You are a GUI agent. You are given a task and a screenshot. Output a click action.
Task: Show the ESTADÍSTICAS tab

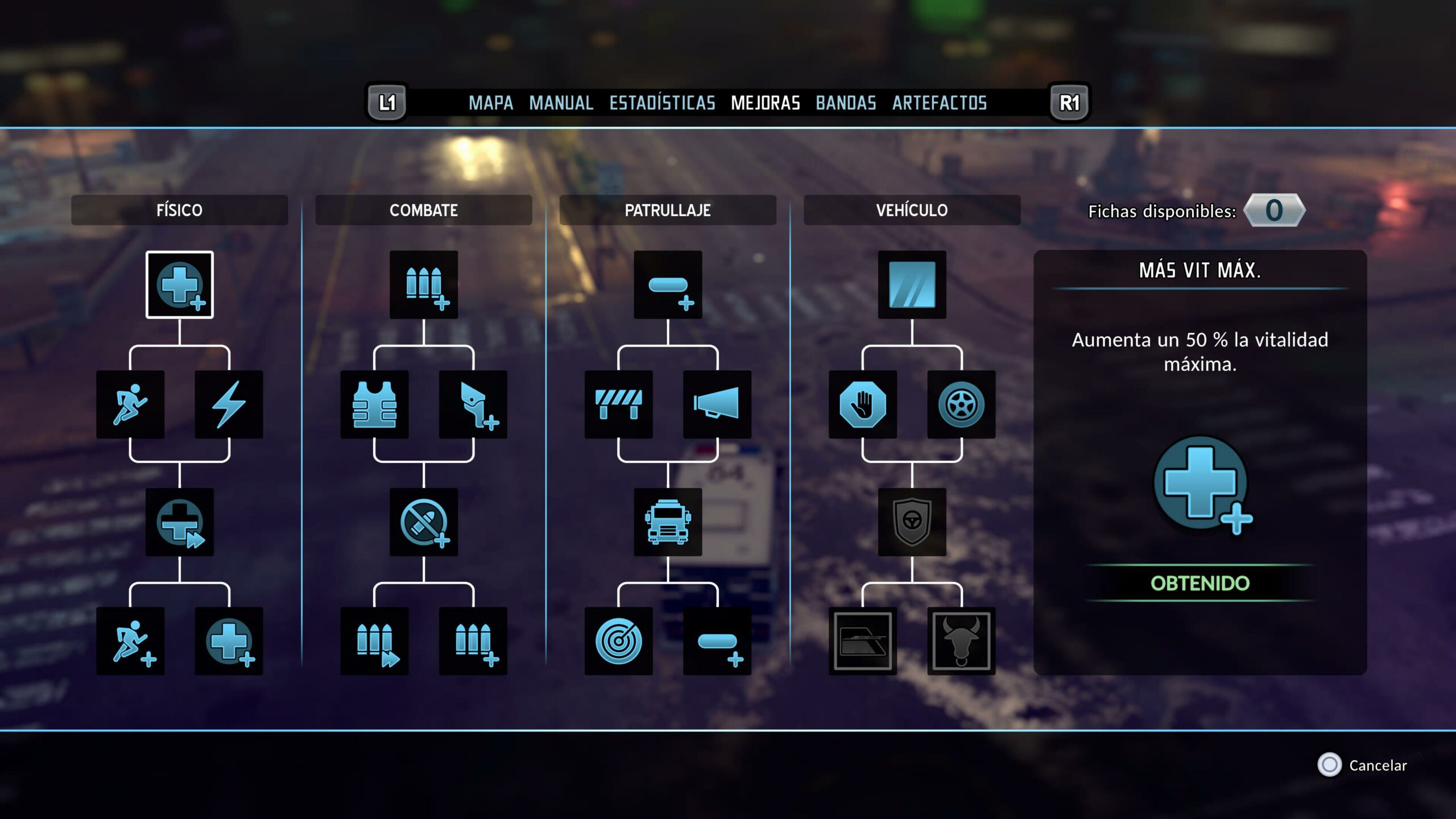click(x=662, y=103)
